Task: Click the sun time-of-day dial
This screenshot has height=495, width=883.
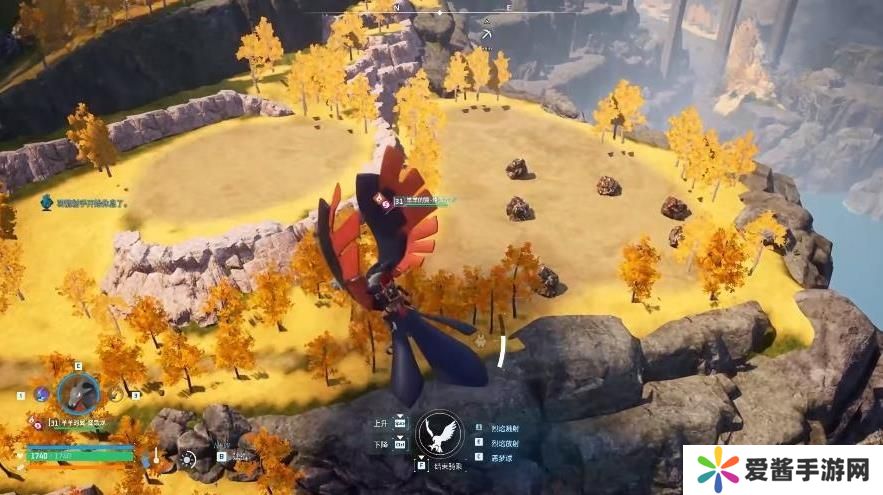Action: [x=188, y=460]
